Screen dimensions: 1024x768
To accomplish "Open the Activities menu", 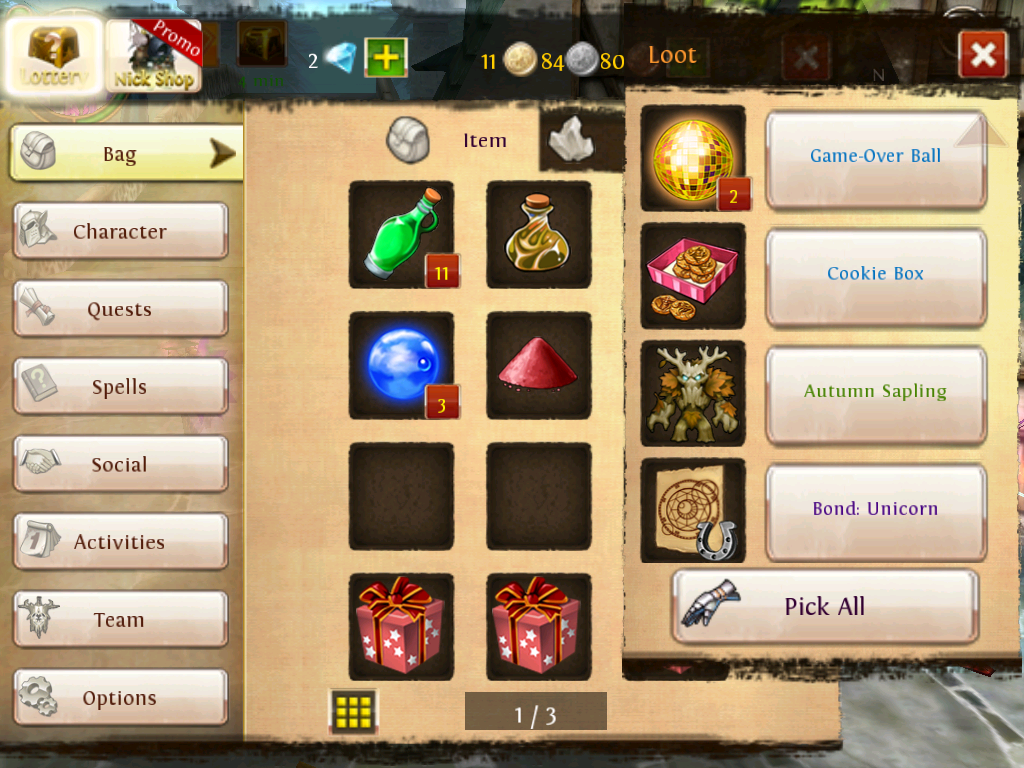I will point(120,542).
